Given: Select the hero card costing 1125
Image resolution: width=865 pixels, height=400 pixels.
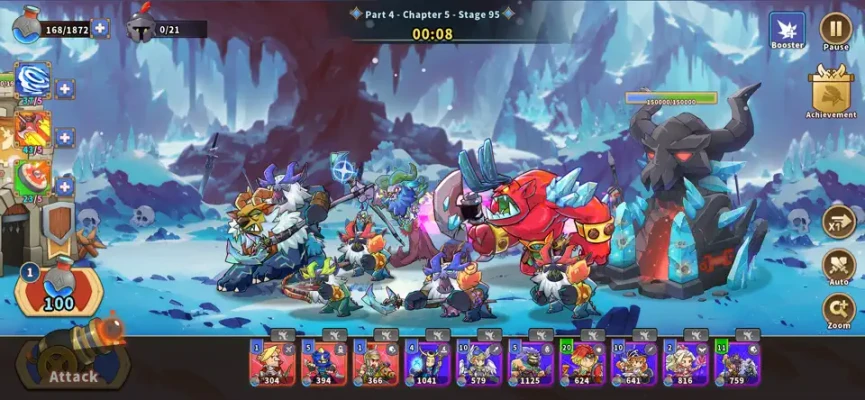Looking at the screenshot, I should pyautogui.click(x=531, y=363).
